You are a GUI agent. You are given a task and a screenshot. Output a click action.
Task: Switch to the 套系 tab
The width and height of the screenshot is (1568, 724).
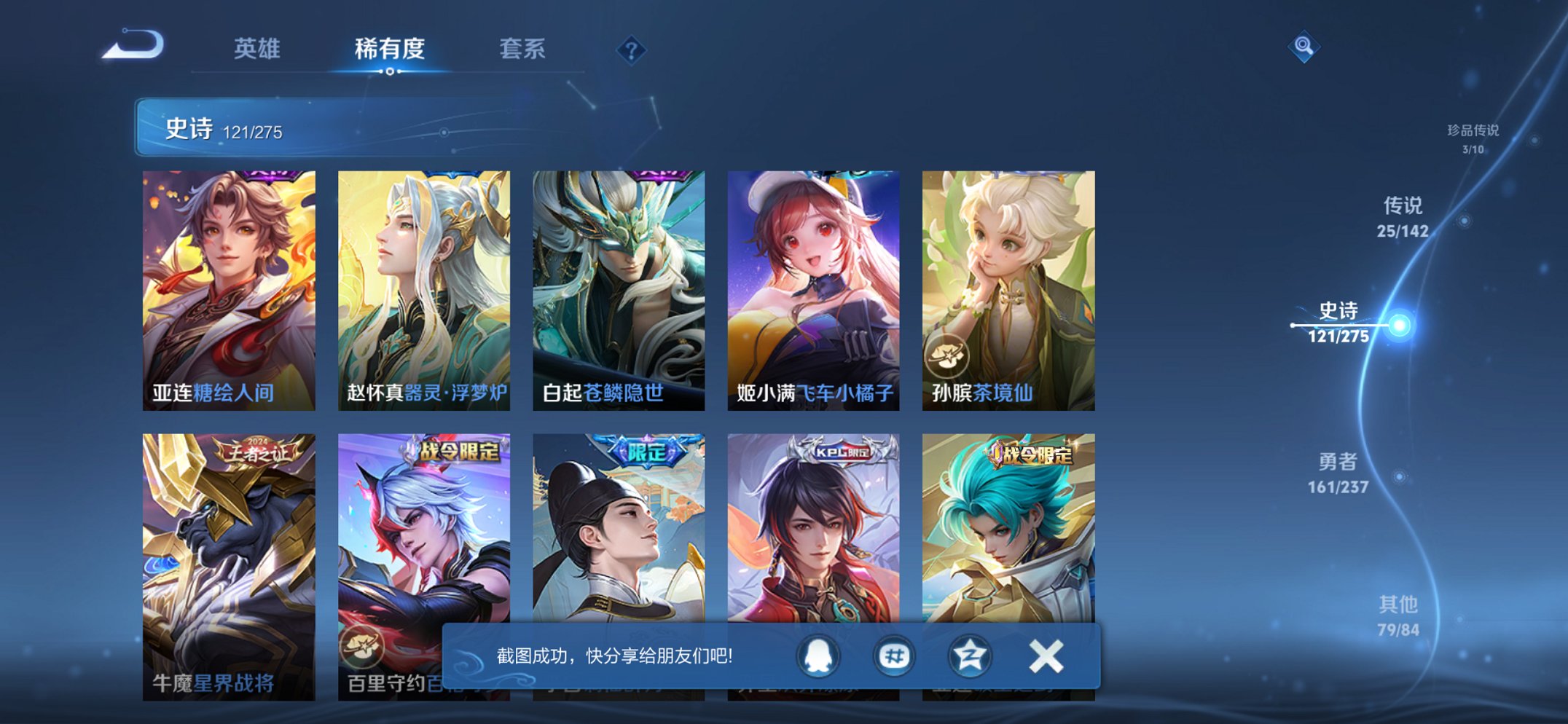[x=523, y=48]
